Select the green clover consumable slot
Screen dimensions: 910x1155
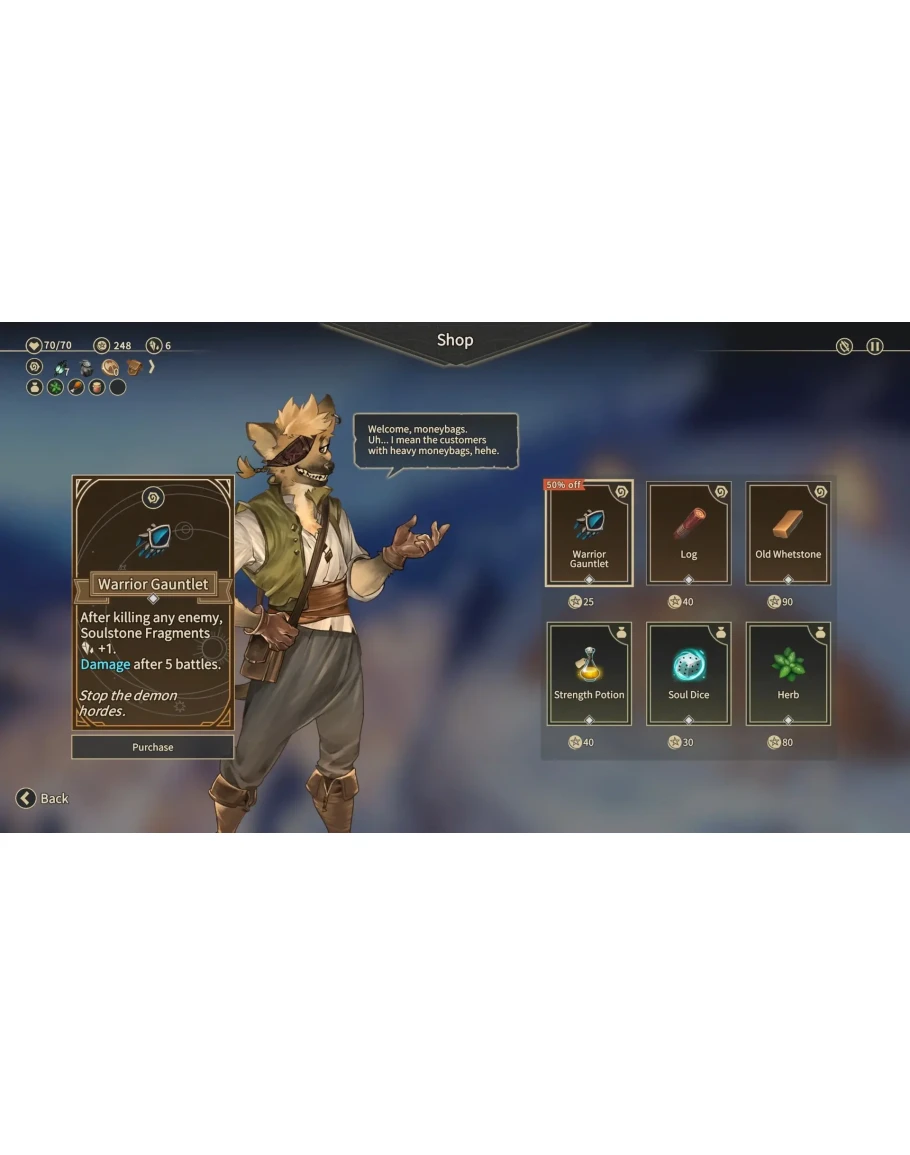[x=55, y=387]
